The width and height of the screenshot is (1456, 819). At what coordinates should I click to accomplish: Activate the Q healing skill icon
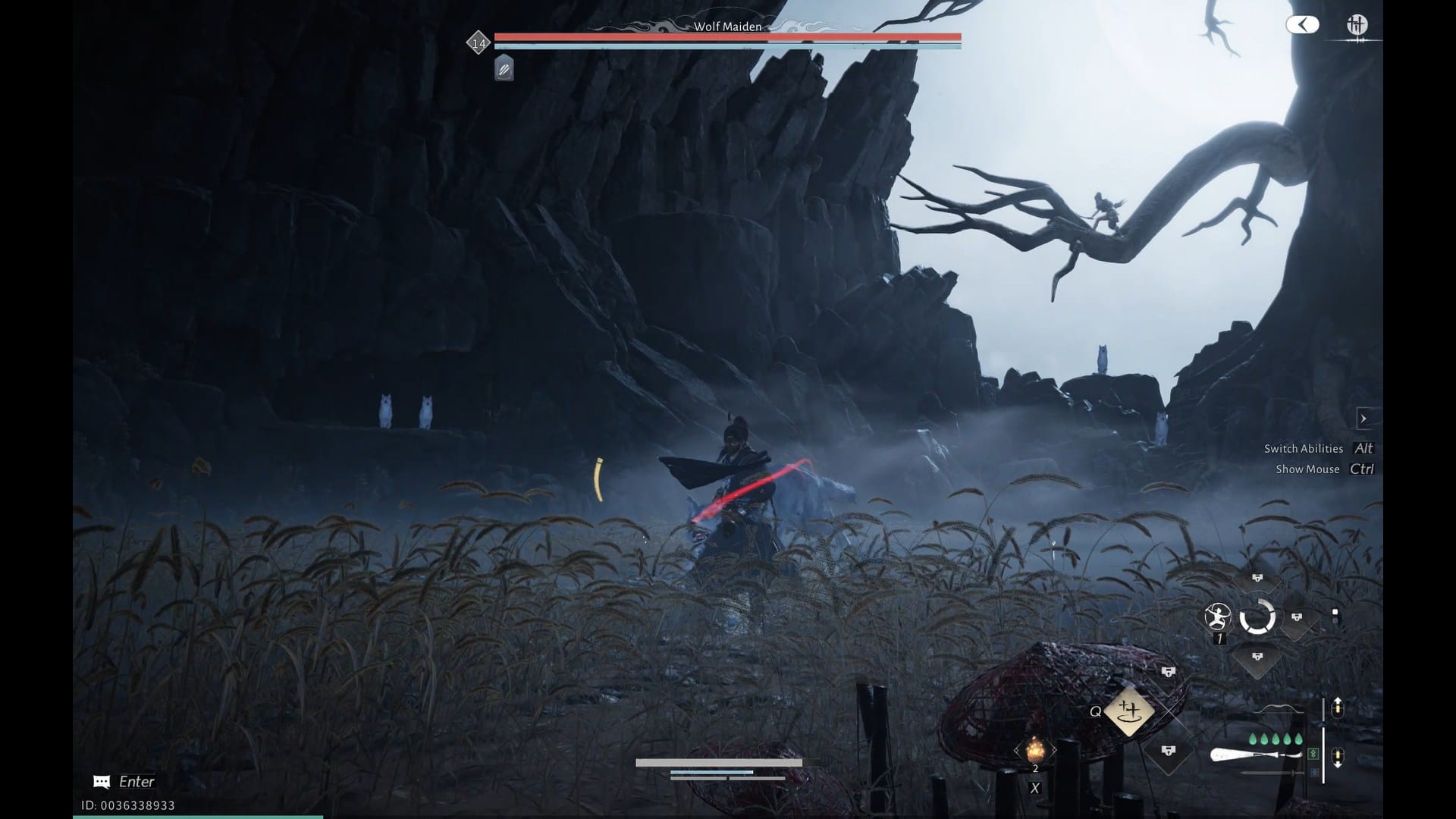(1129, 711)
